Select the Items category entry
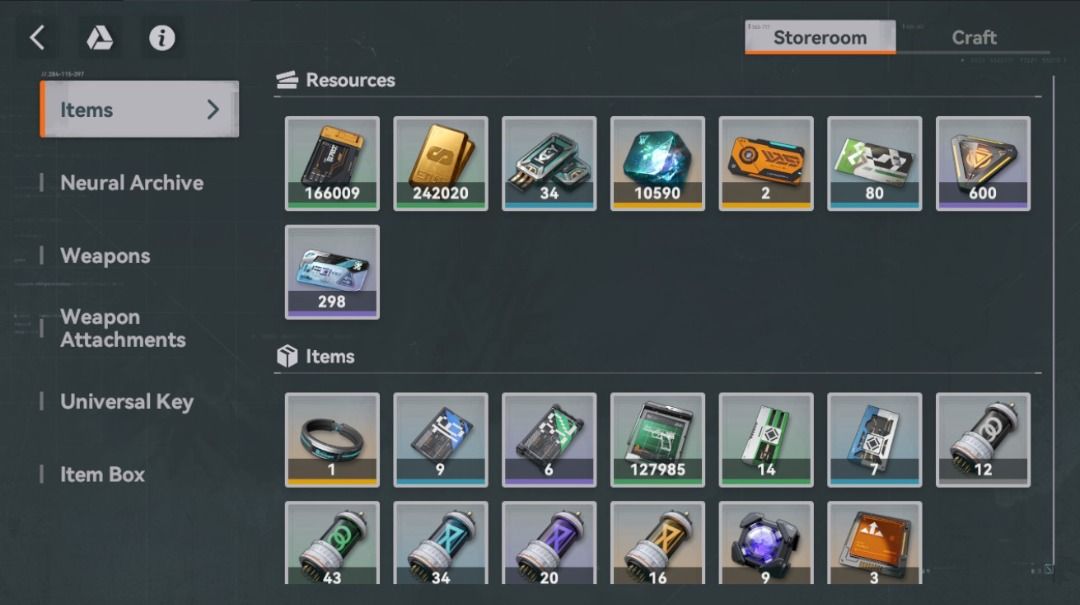Screen dimensions: 1080x605 139,110
